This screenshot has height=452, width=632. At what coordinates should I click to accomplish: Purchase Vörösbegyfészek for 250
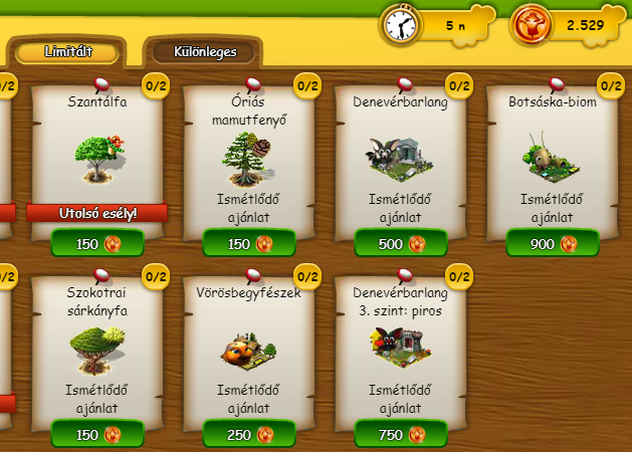click(x=249, y=434)
